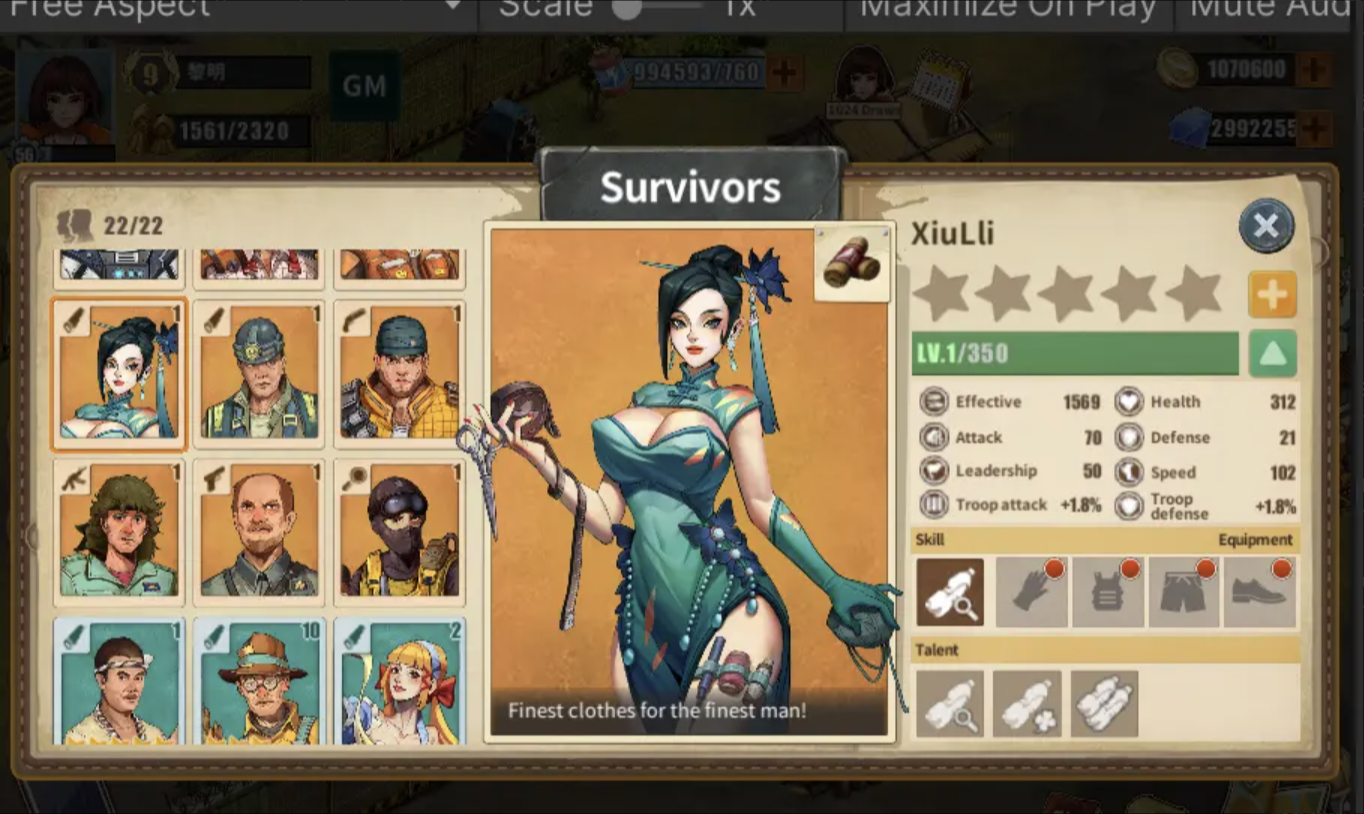Select the shorts equipment slot

coord(1184,591)
